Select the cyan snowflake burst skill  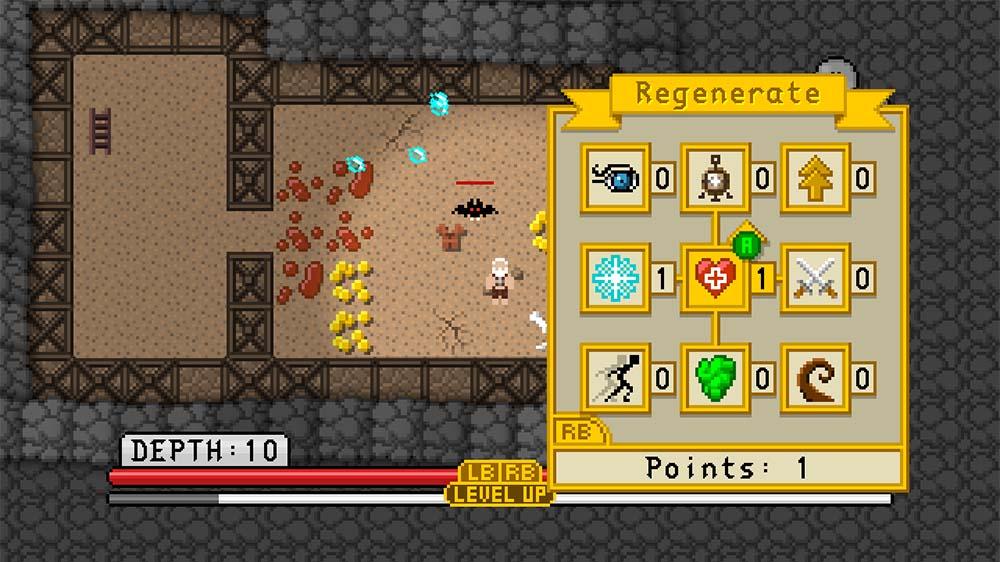pyautogui.click(x=615, y=278)
